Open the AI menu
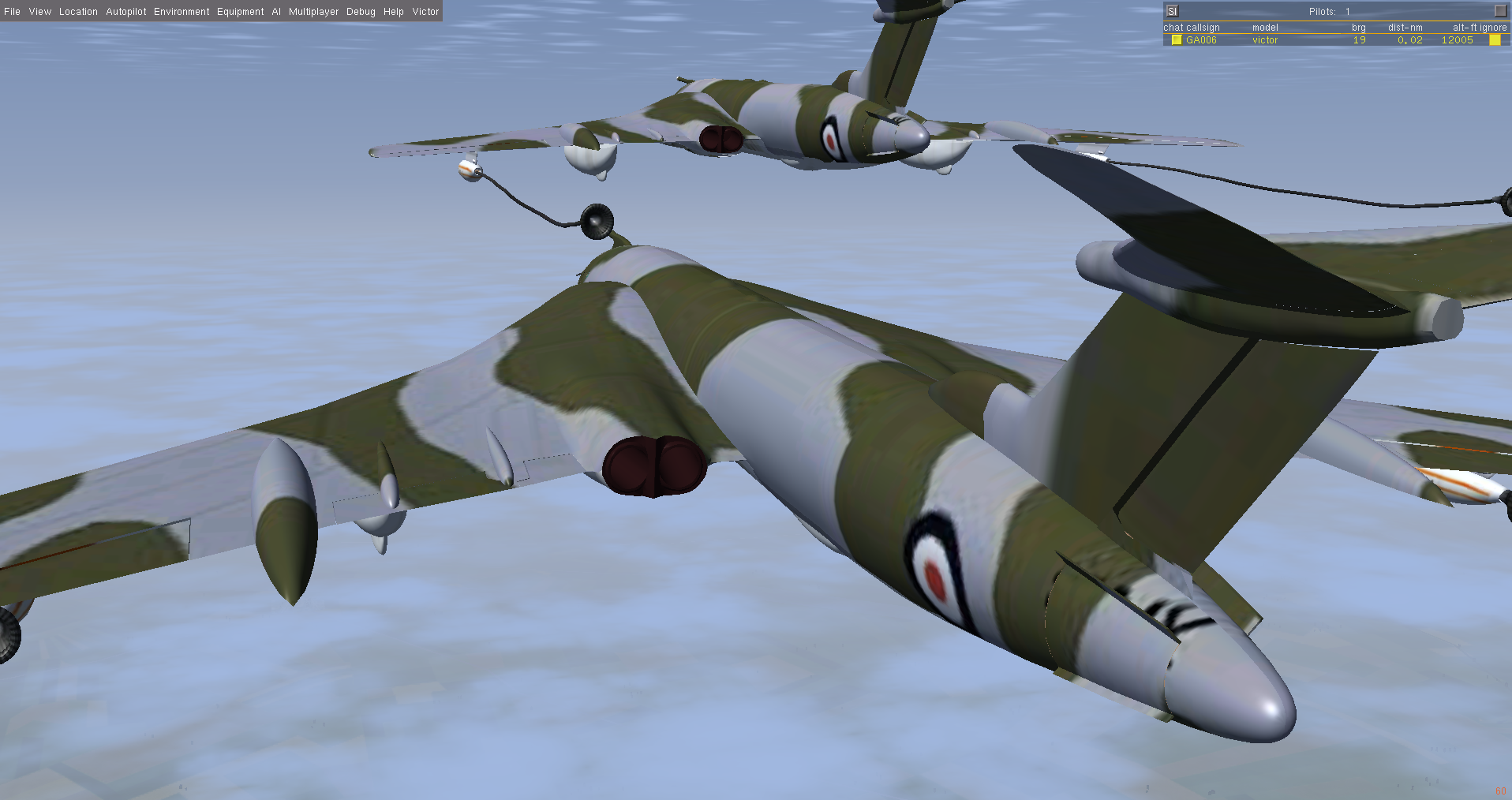This screenshot has height=800, width=1512. click(x=276, y=12)
